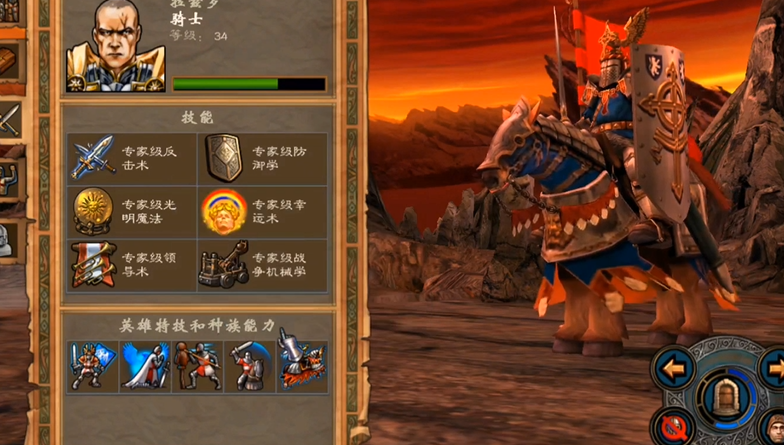
Task: Open the treasure chest side tab
Action: (x=9, y=60)
